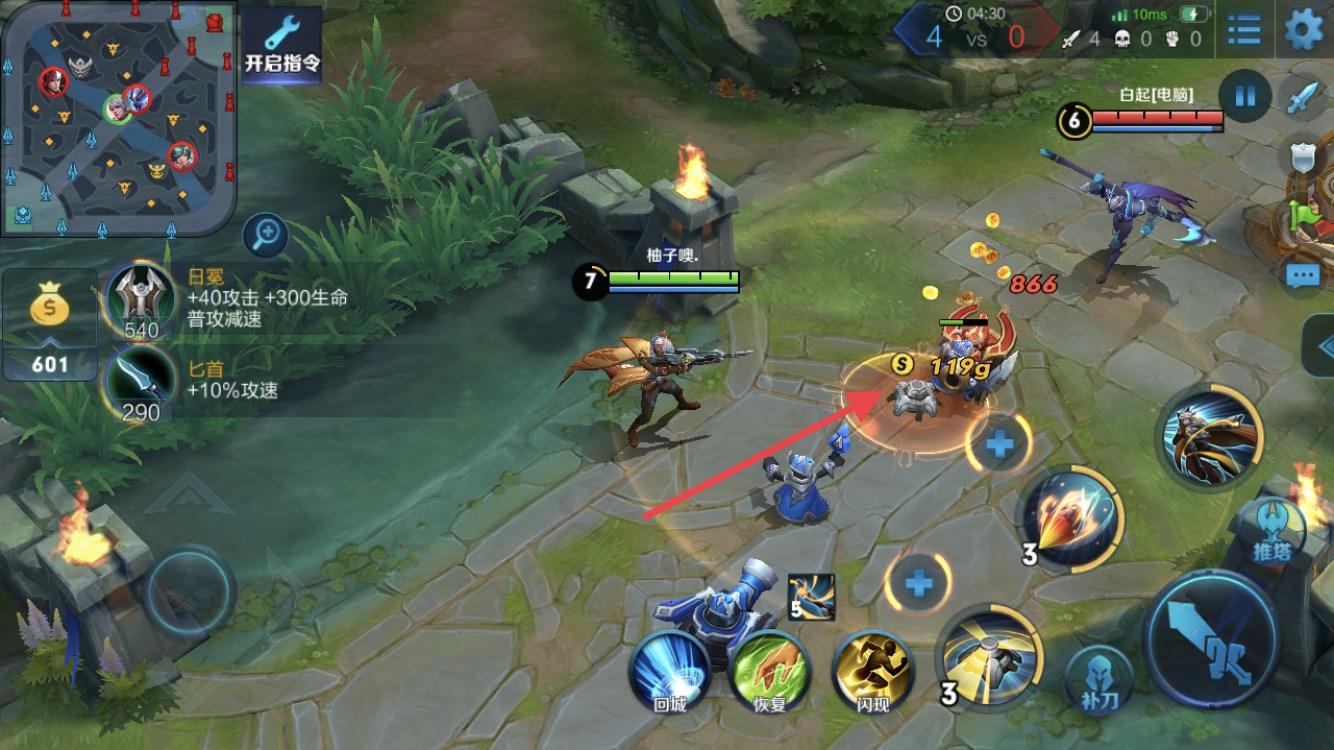Open the settings gear menu
Image resolution: width=1334 pixels, height=750 pixels.
1303,29
